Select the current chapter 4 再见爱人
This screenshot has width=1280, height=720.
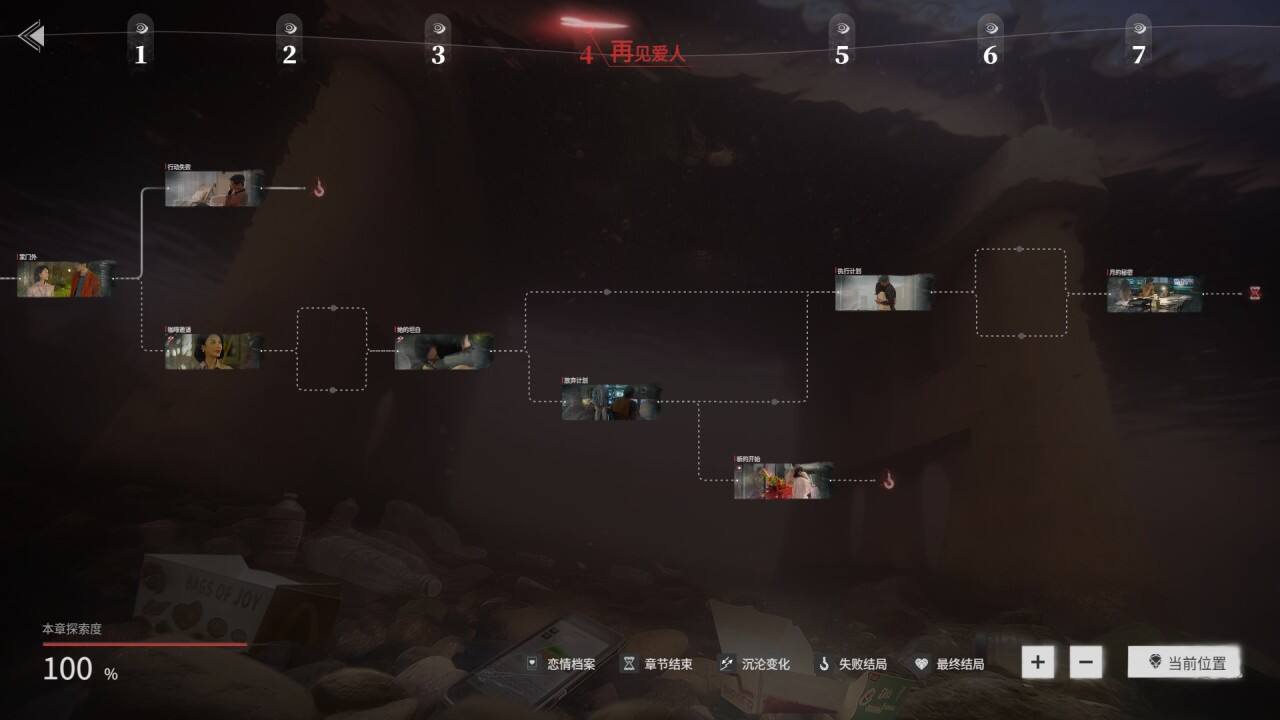click(634, 53)
